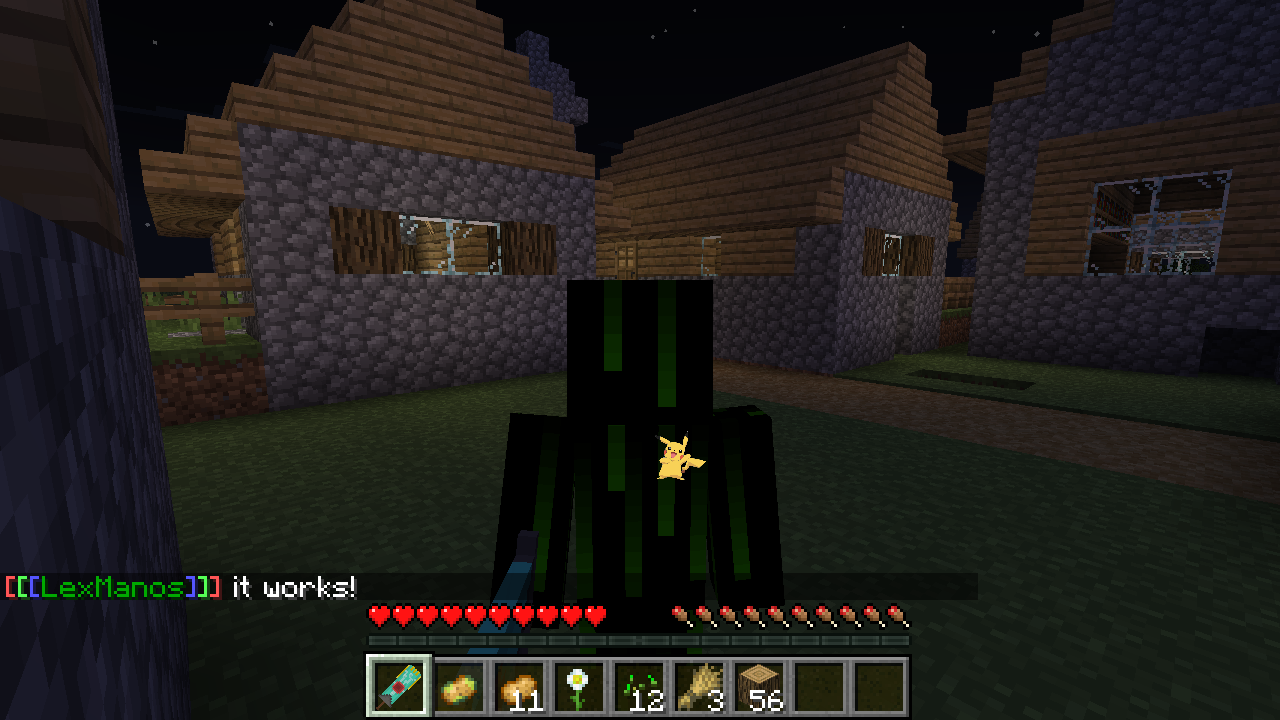Select the wheat stack of 3
Image resolution: width=1280 pixels, height=720 pixels.
[699, 687]
